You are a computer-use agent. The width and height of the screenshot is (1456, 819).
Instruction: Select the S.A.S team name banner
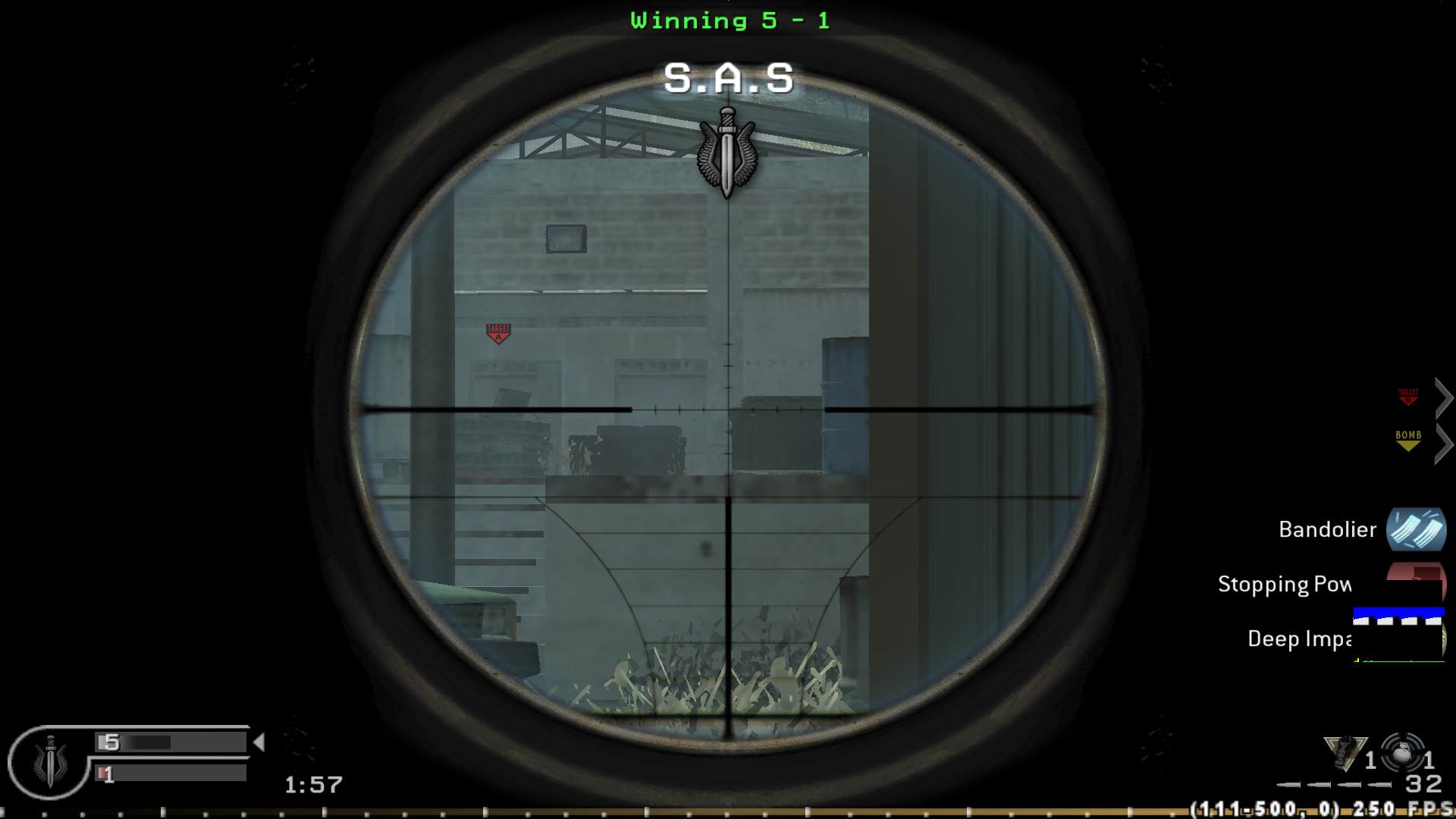[x=730, y=76]
